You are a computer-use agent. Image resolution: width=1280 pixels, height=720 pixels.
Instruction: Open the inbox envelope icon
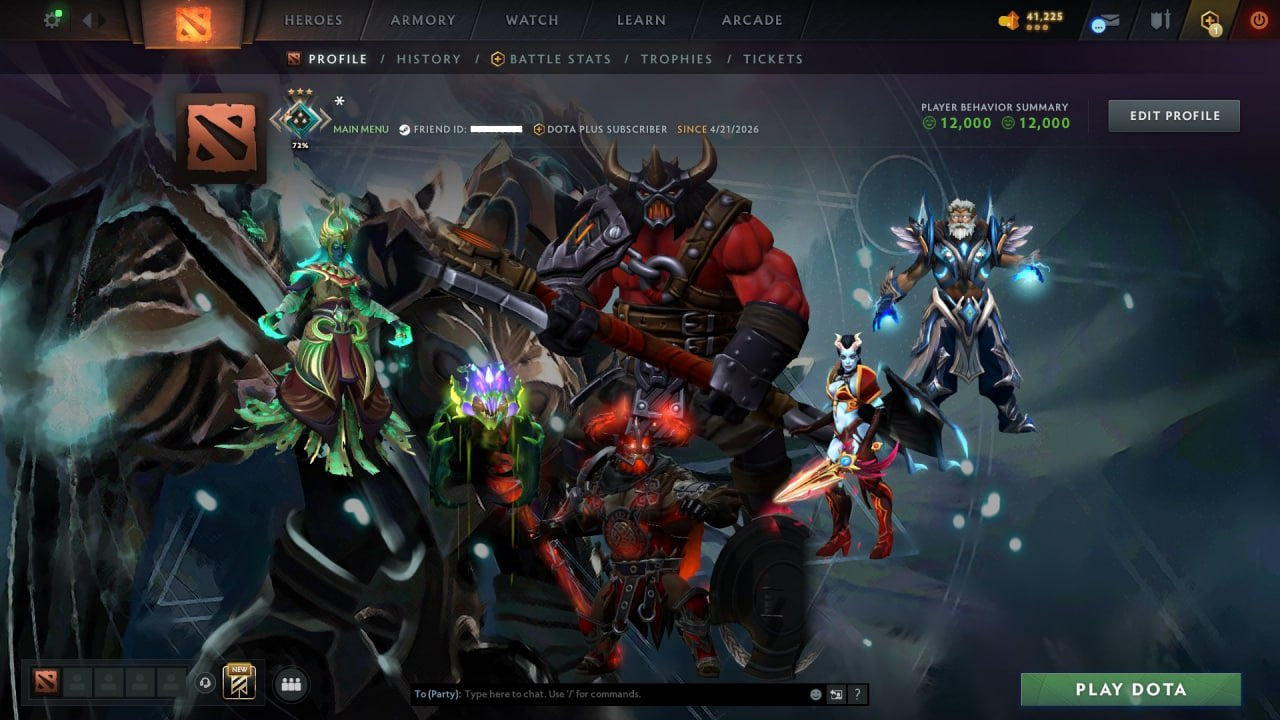(x=1110, y=19)
